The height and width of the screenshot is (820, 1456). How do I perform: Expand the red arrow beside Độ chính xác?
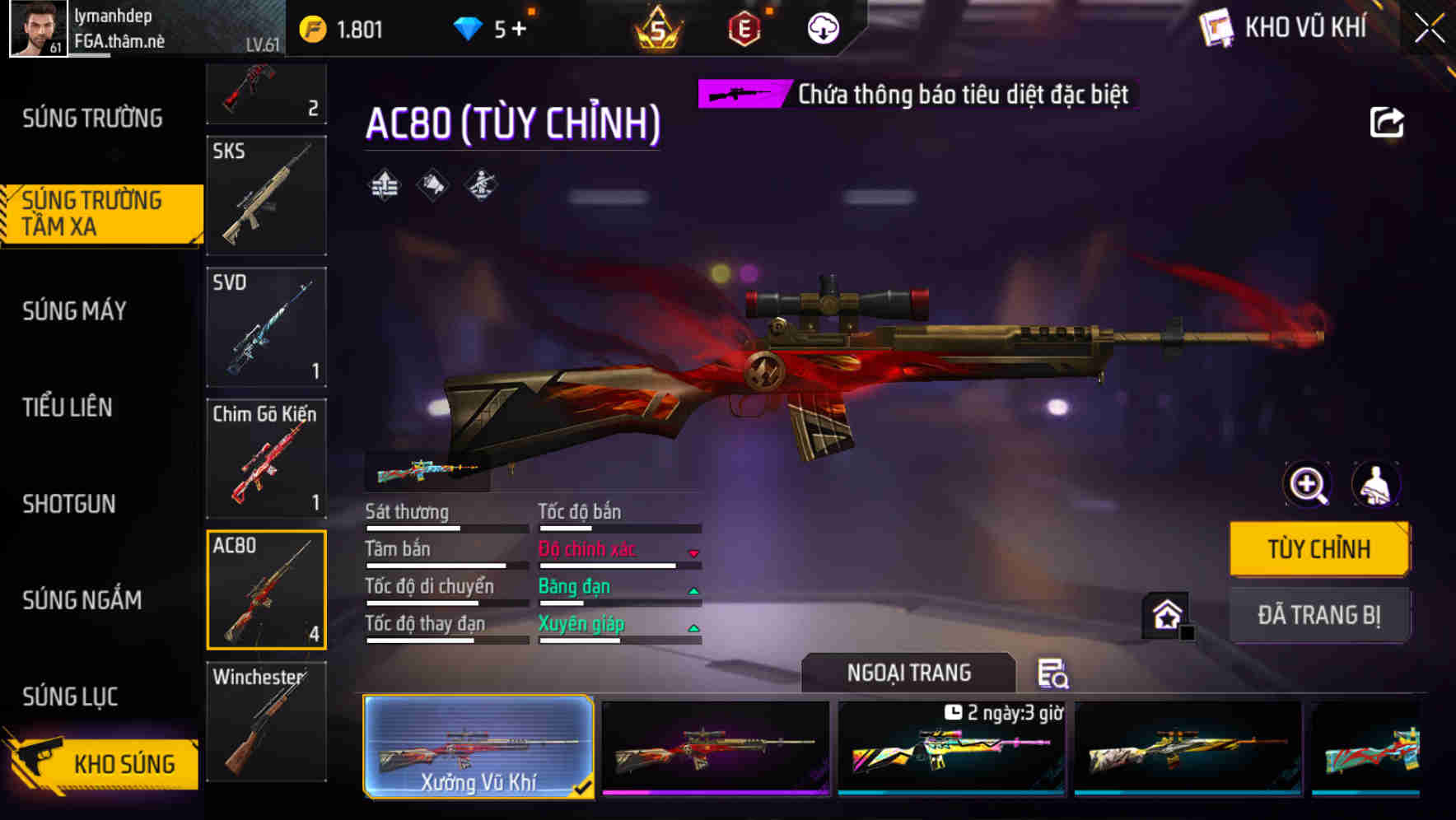coord(692,550)
